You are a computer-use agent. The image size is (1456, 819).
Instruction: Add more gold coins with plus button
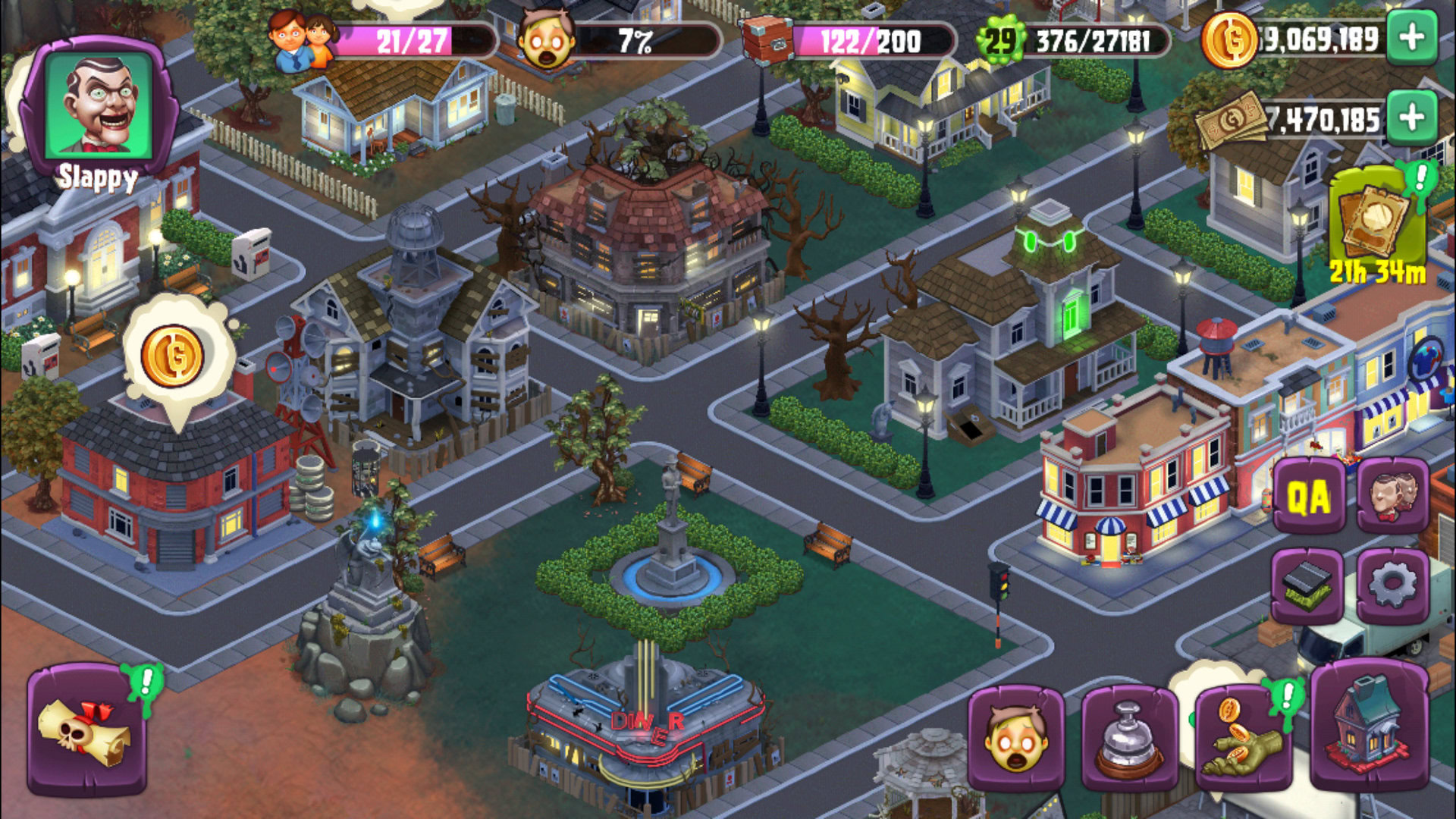(1411, 39)
